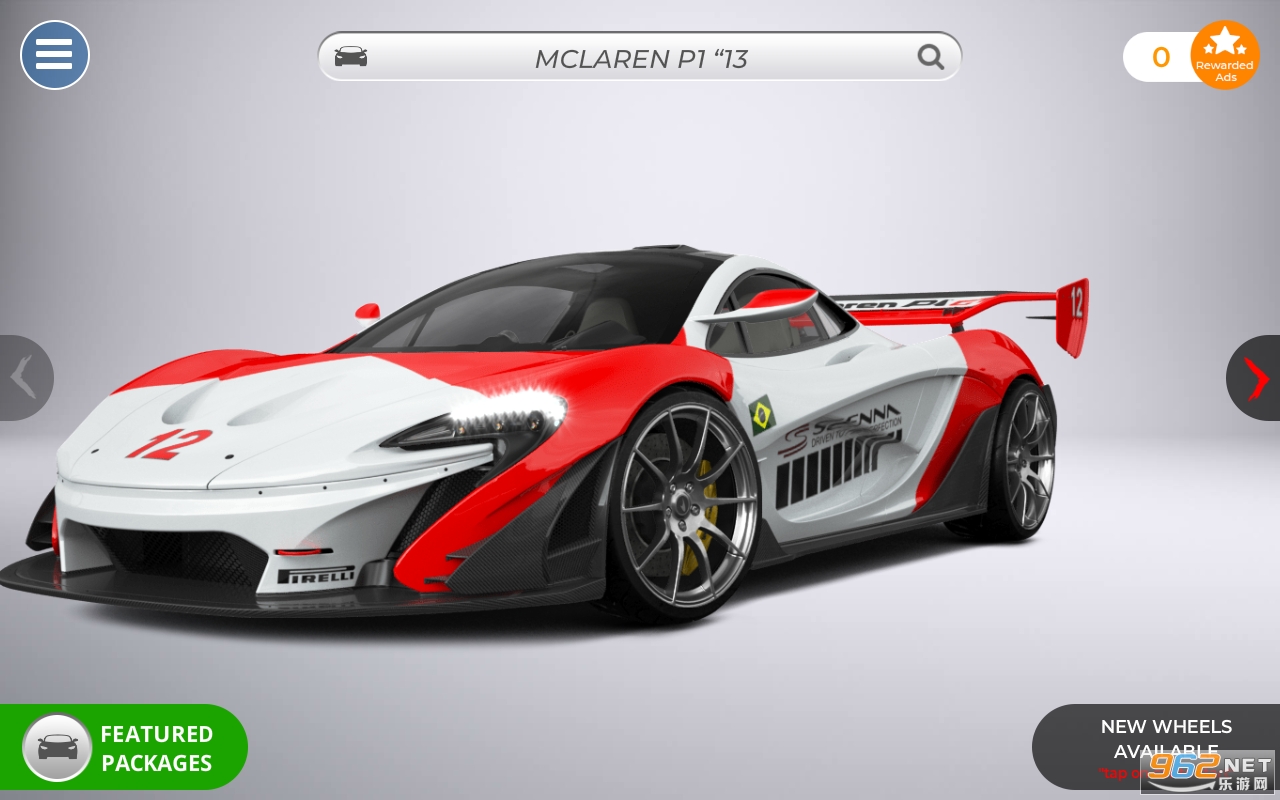Watch Rewarded Ads for stars
The image size is (1280, 800).
[1225, 55]
